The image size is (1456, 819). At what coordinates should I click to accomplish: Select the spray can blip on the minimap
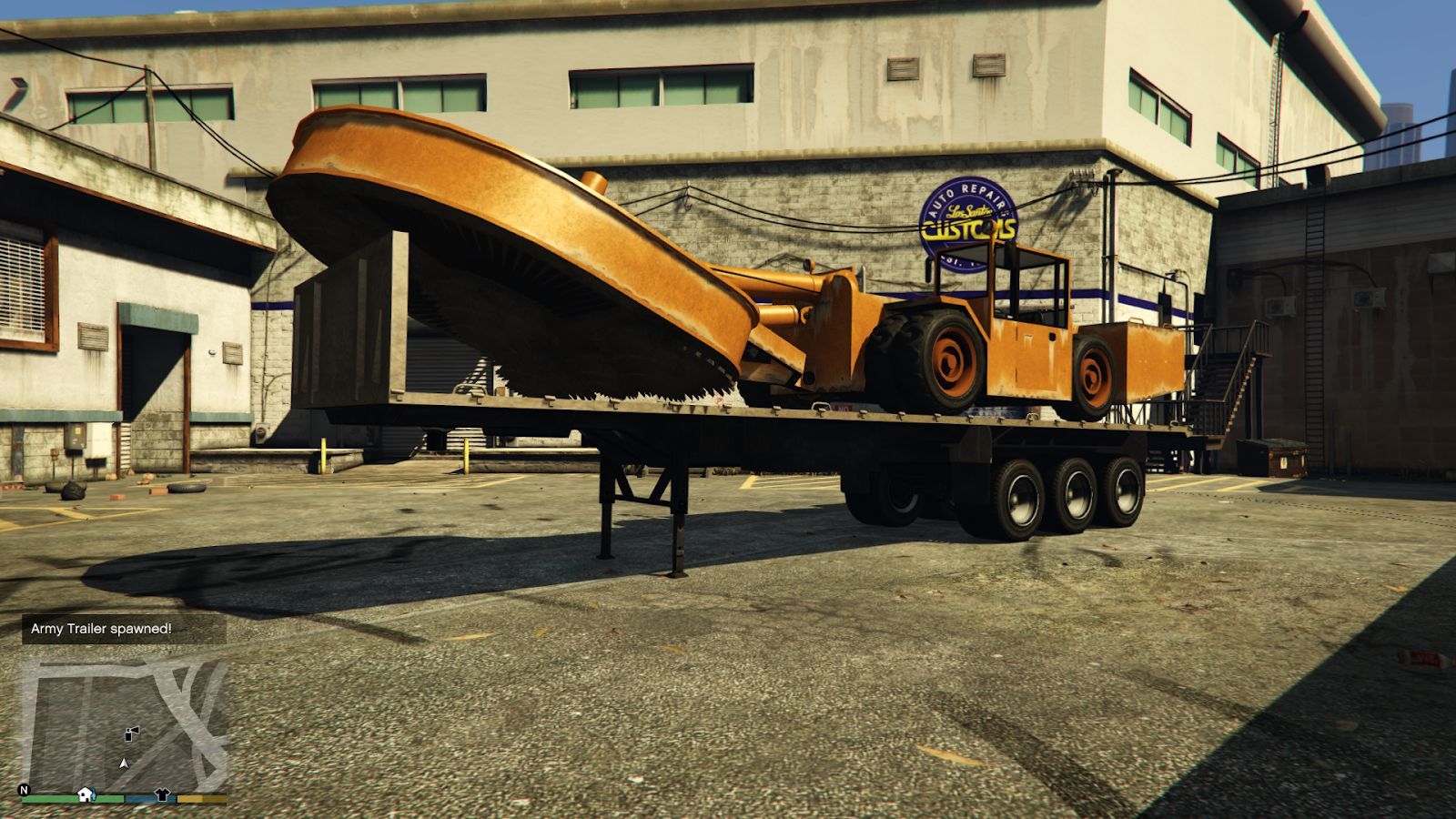[130, 733]
